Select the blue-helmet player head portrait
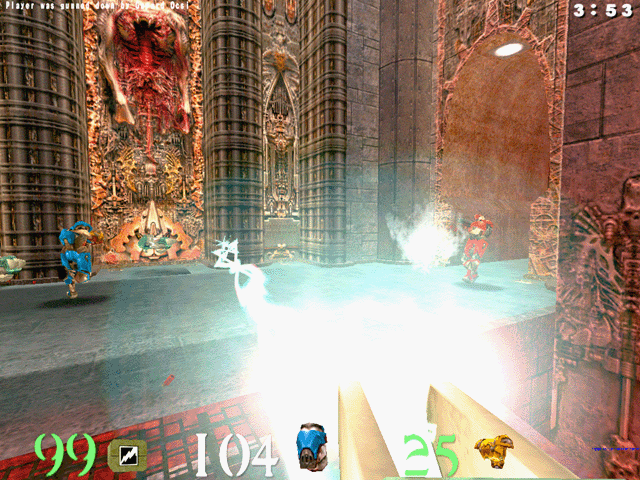Image resolution: width=640 pixels, height=480 pixels. point(312,448)
